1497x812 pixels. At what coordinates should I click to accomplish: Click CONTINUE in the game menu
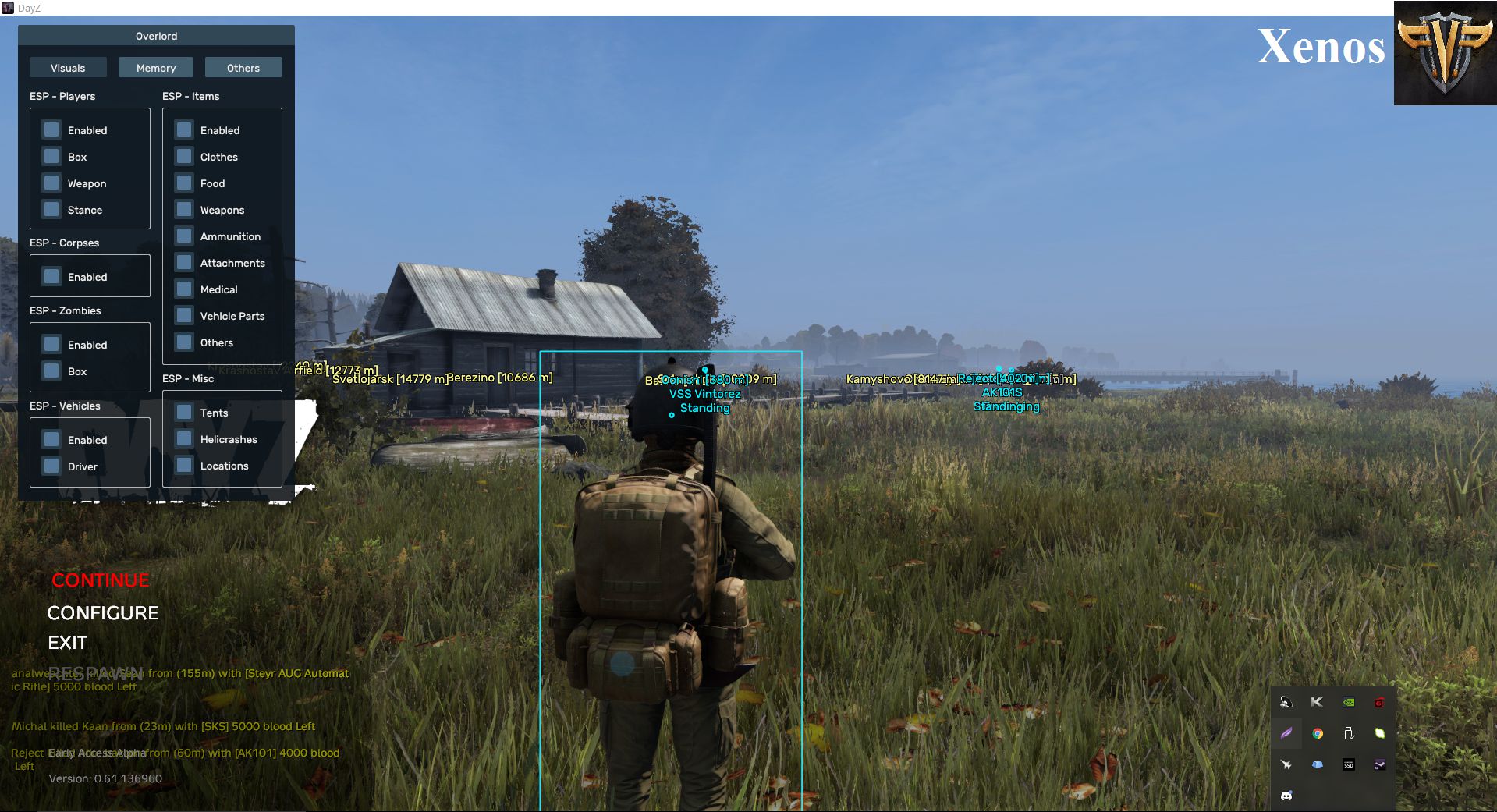click(x=99, y=580)
